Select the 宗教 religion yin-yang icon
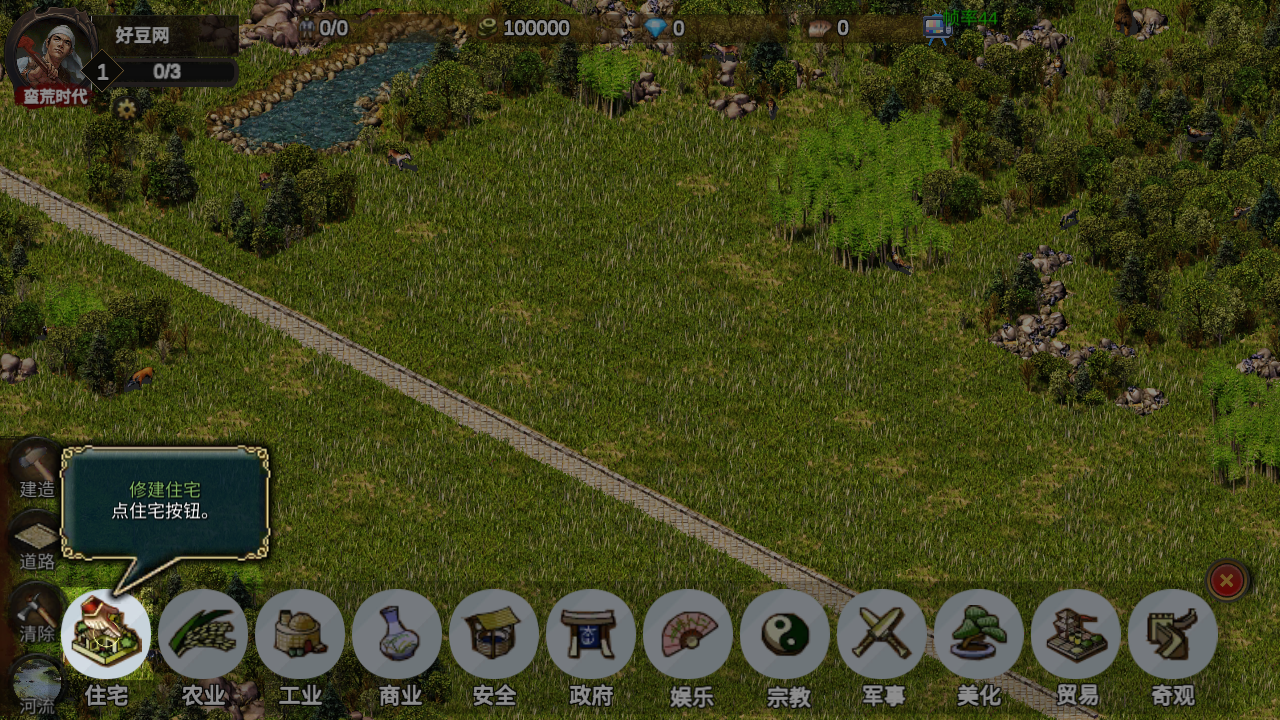Screen dimensions: 1280x720 coord(785,634)
